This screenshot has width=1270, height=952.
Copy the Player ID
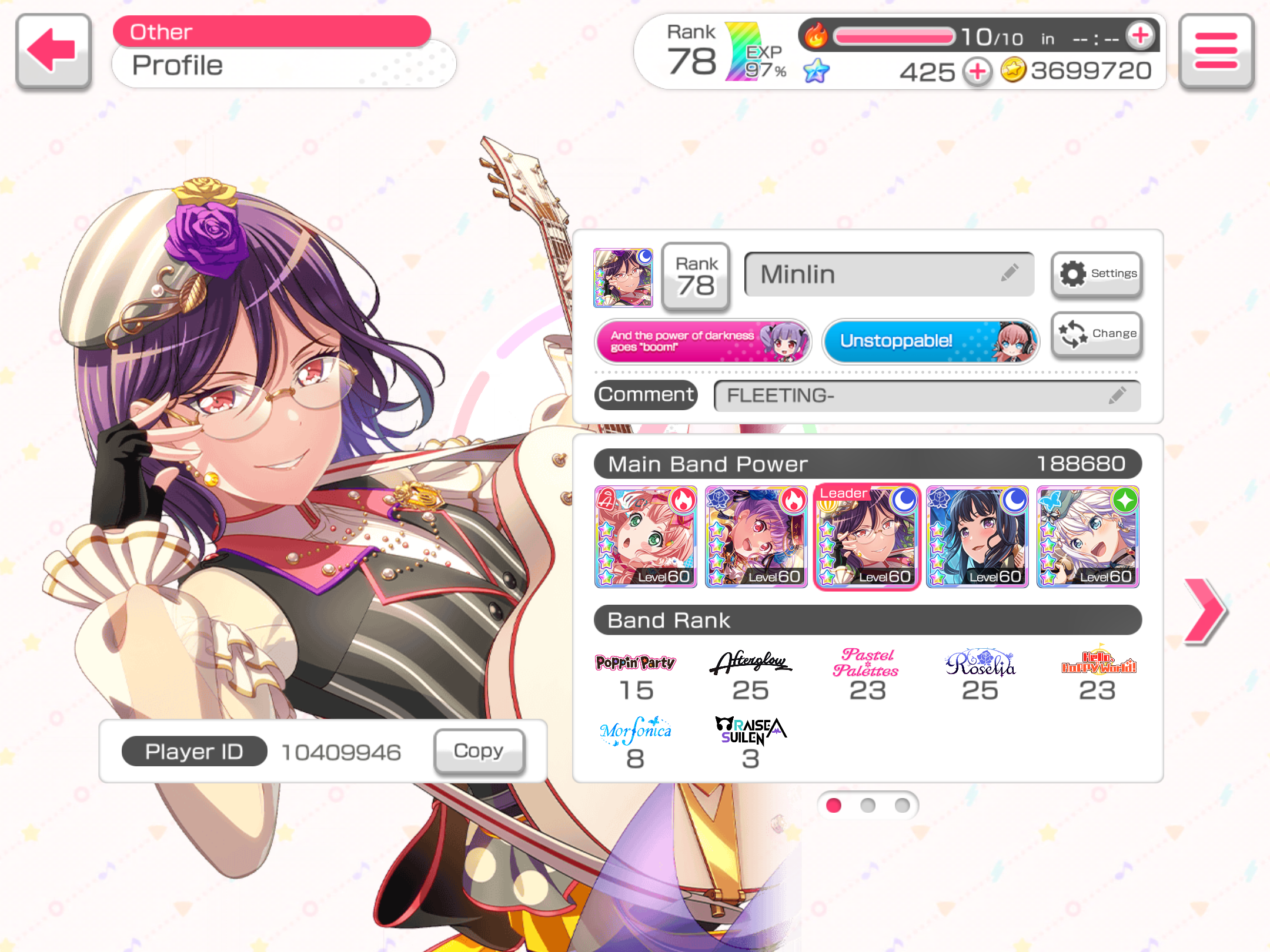(479, 751)
